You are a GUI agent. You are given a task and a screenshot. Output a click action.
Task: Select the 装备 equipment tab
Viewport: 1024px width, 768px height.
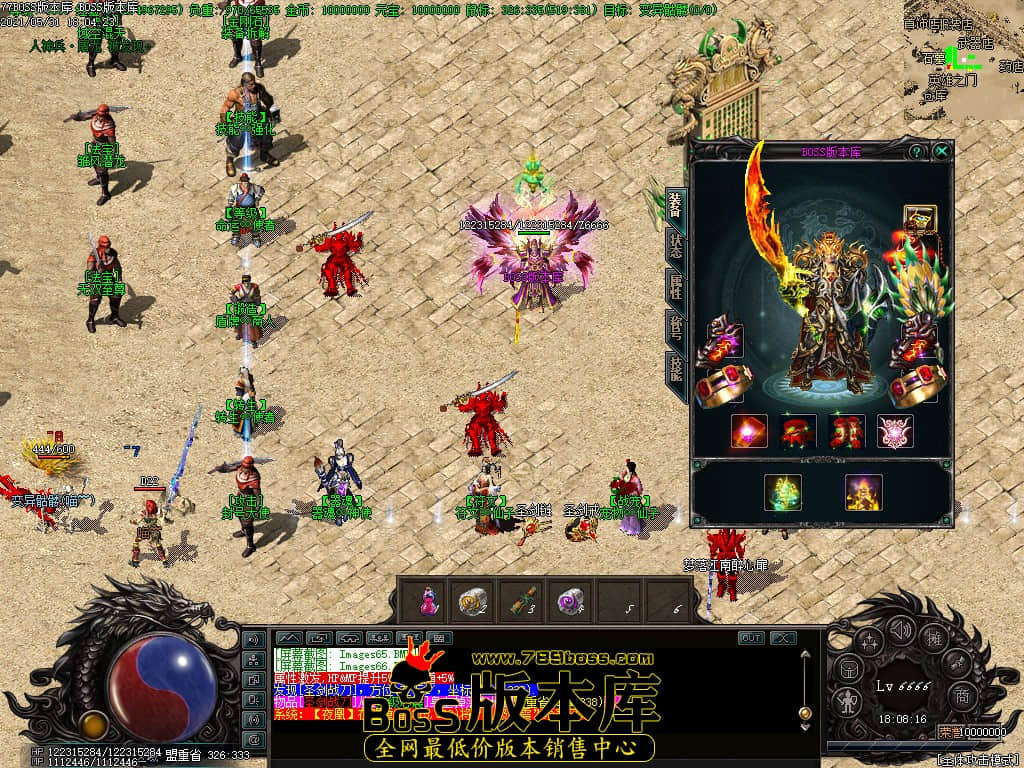[675, 205]
